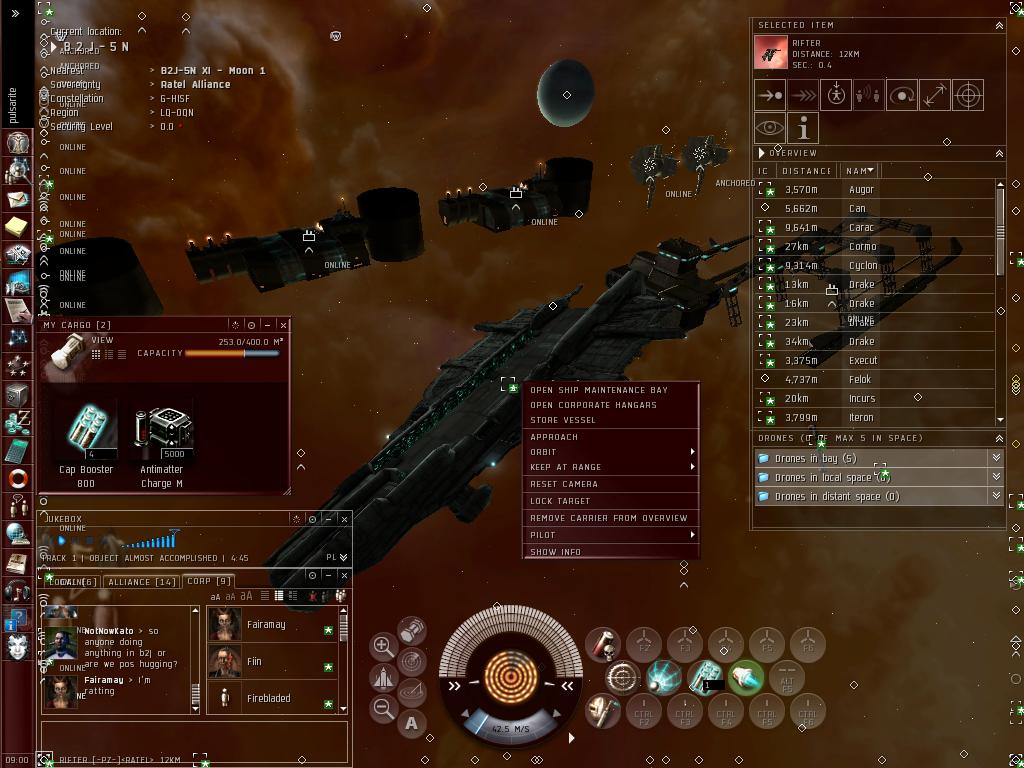Click Approach in the context menu

[554, 437]
